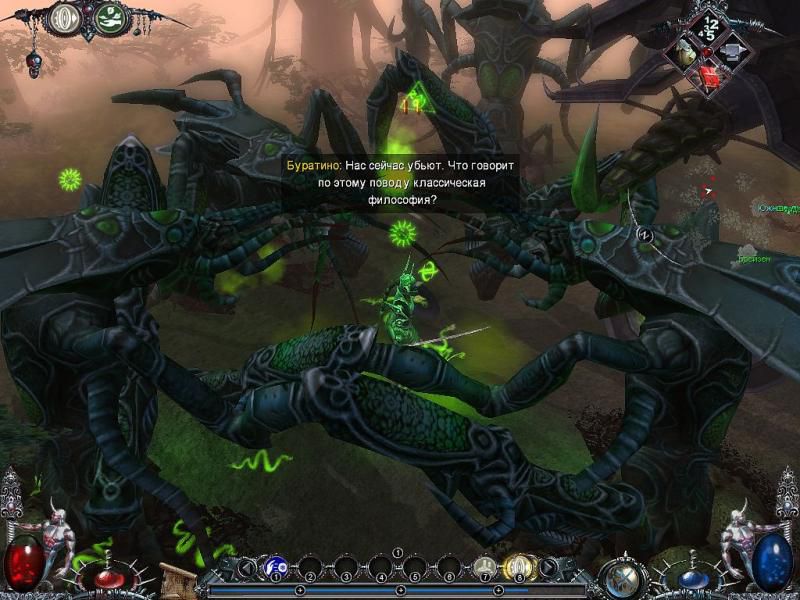The height and width of the screenshot is (600, 800).
Task: Click the crossed weapons round button
Action: coord(620,577)
